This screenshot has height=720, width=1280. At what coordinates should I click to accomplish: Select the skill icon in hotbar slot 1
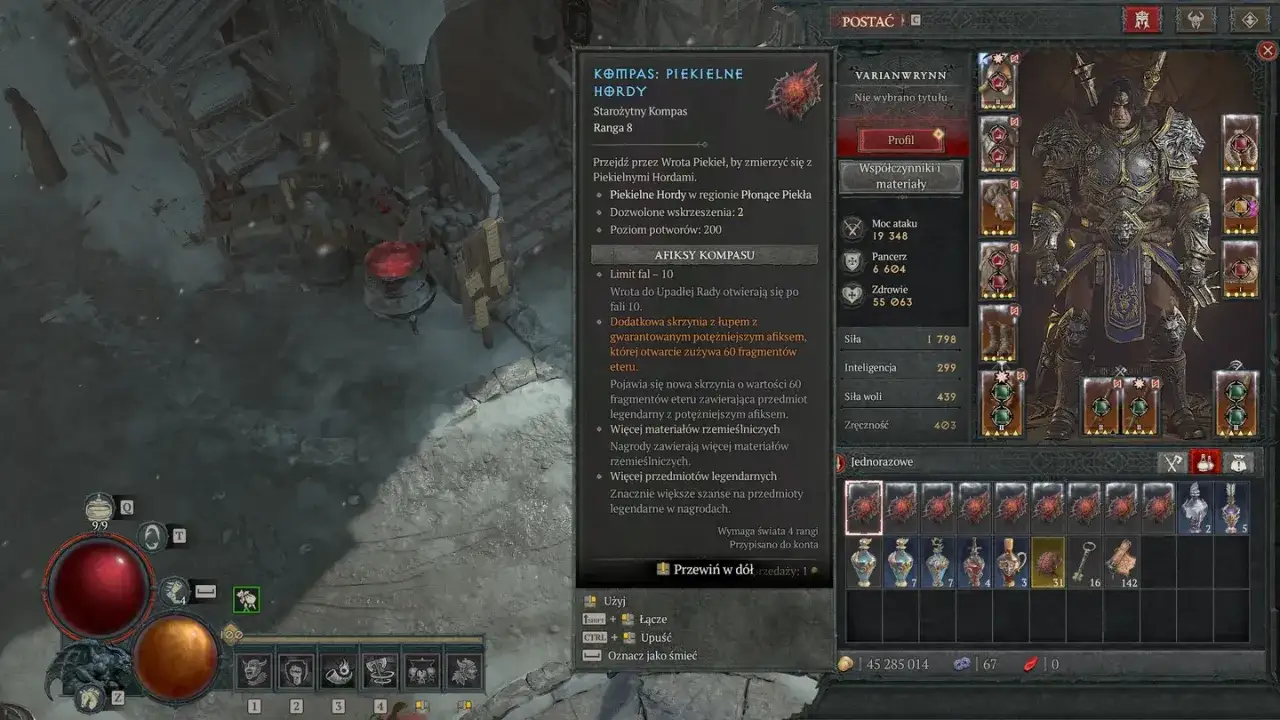pyautogui.click(x=253, y=668)
